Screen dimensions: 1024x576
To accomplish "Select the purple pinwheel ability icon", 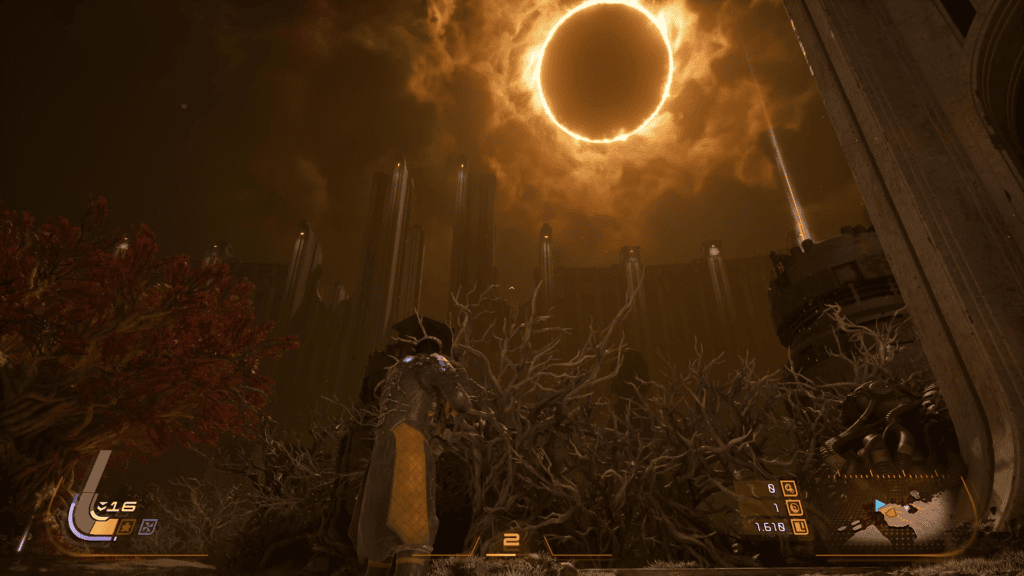I will 148,526.
